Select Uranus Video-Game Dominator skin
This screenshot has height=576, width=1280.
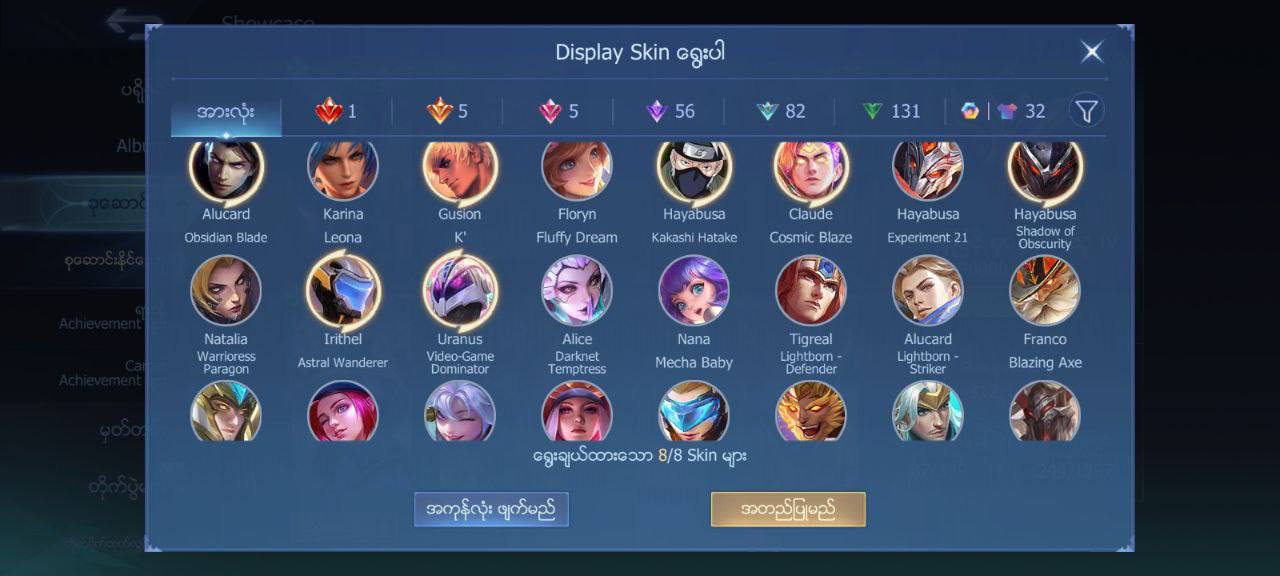pos(460,291)
